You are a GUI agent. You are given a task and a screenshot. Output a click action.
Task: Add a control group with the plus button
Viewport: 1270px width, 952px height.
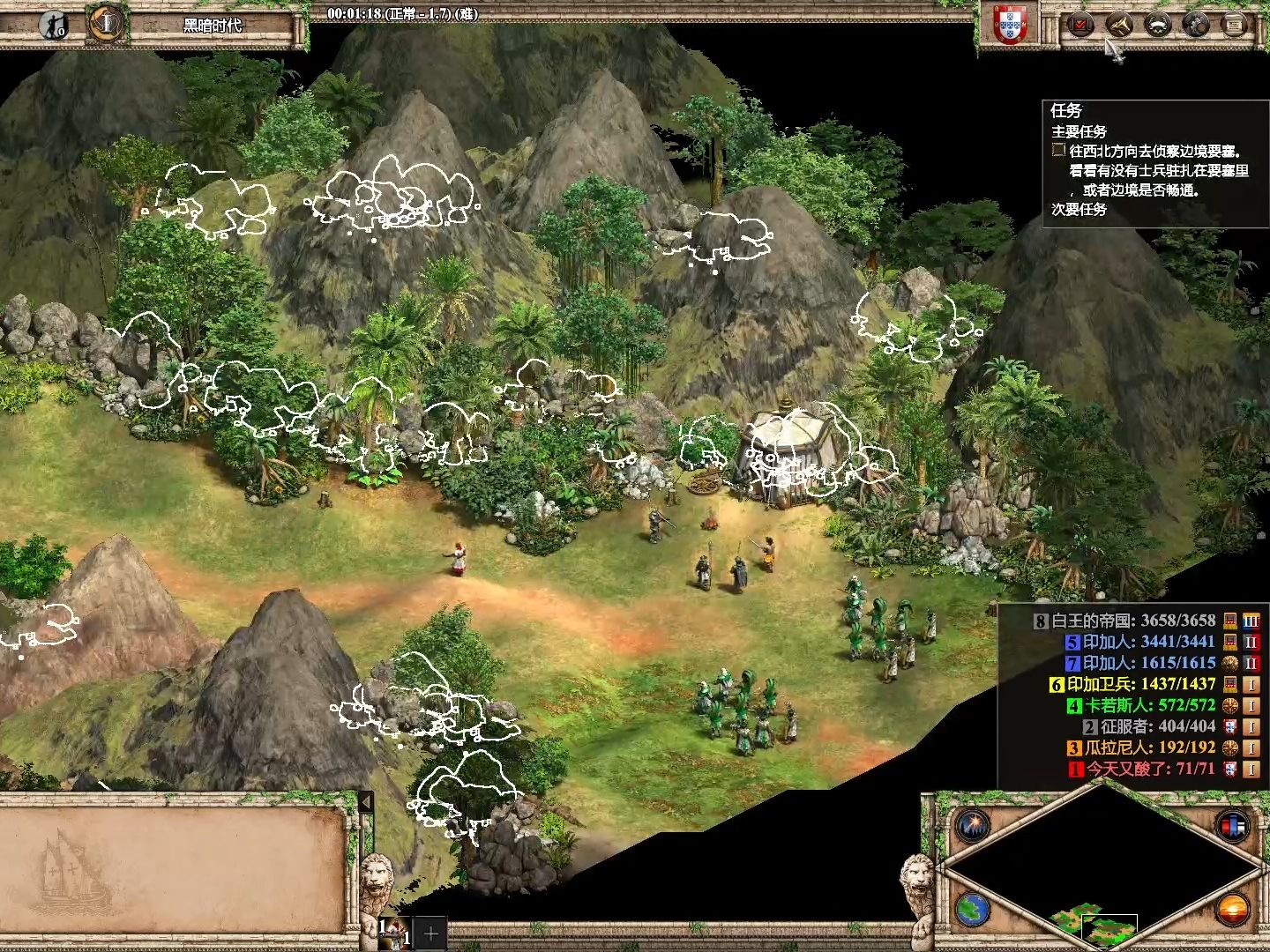431,933
